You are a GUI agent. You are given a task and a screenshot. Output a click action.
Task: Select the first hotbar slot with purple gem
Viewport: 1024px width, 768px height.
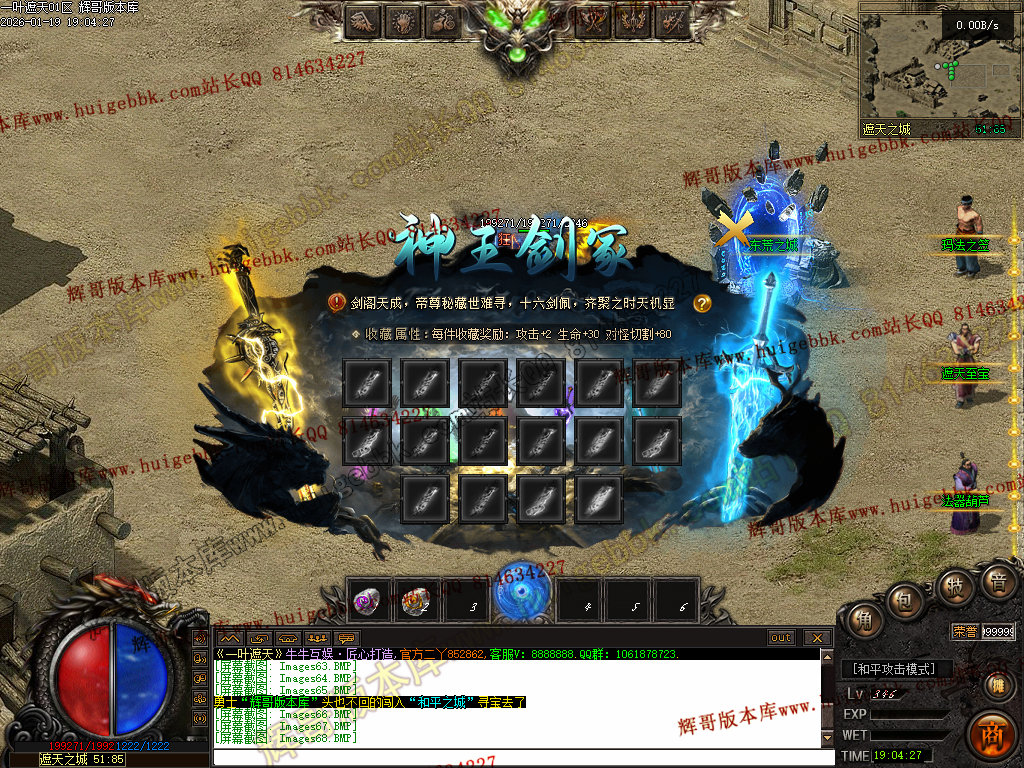click(366, 601)
